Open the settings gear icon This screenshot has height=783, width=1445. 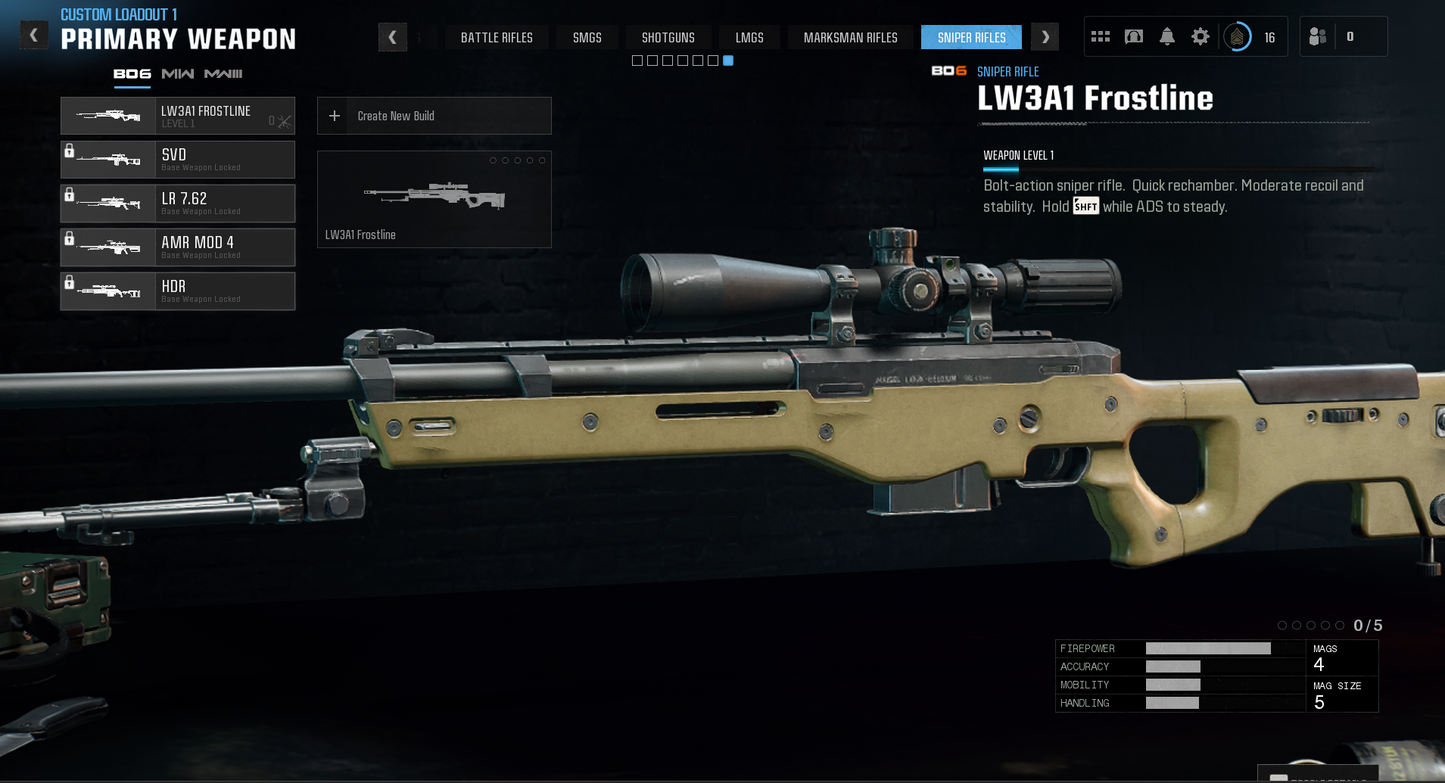1199,35
